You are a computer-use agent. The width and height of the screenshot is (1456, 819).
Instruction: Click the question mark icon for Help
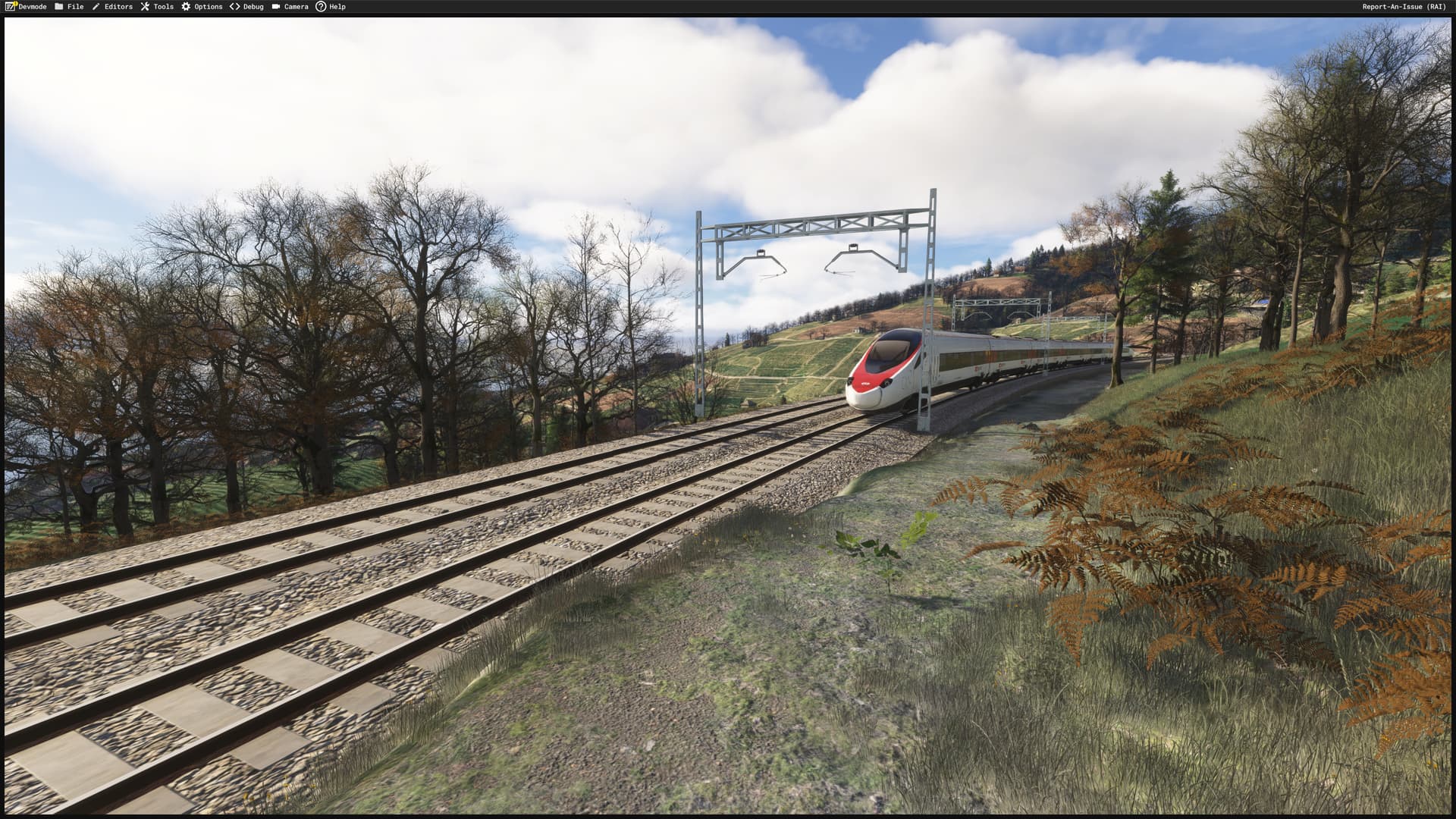(x=320, y=7)
